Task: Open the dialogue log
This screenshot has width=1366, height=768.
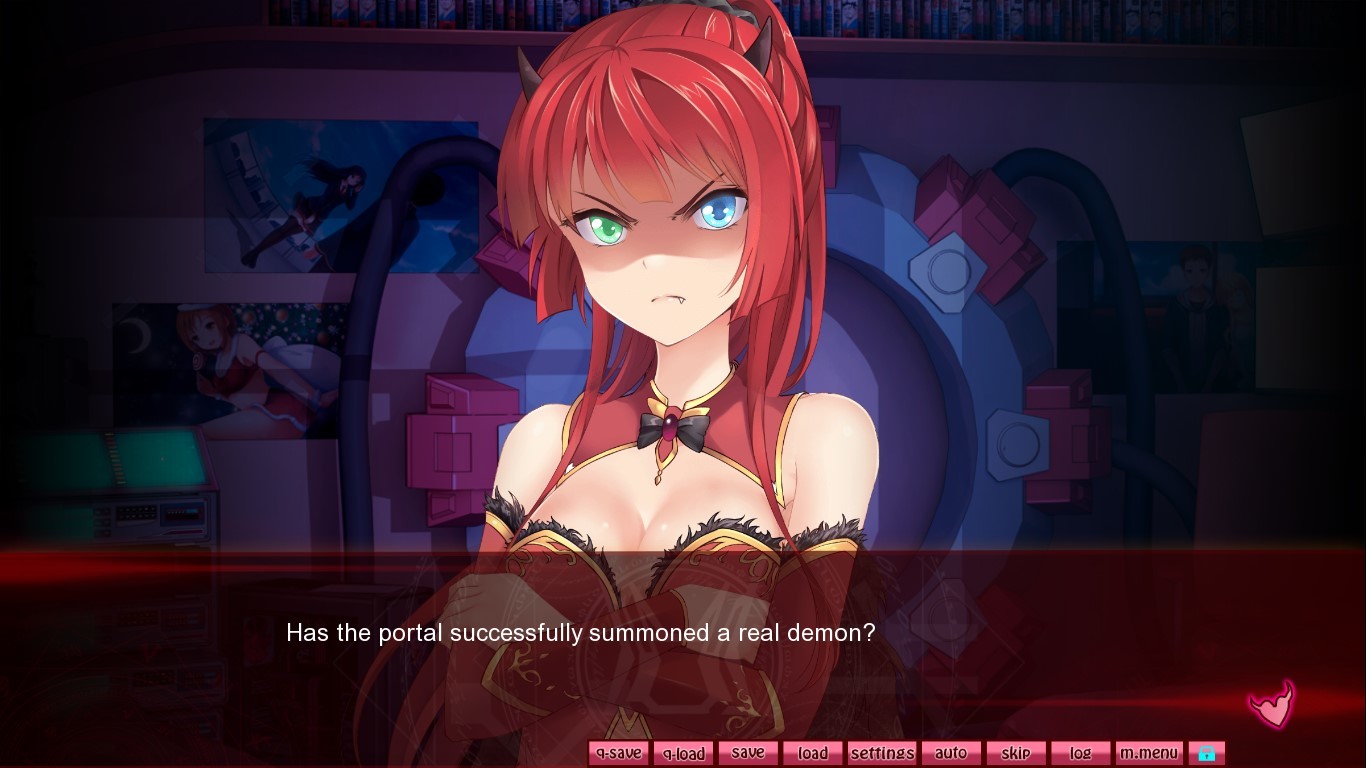Action: pos(1080,752)
